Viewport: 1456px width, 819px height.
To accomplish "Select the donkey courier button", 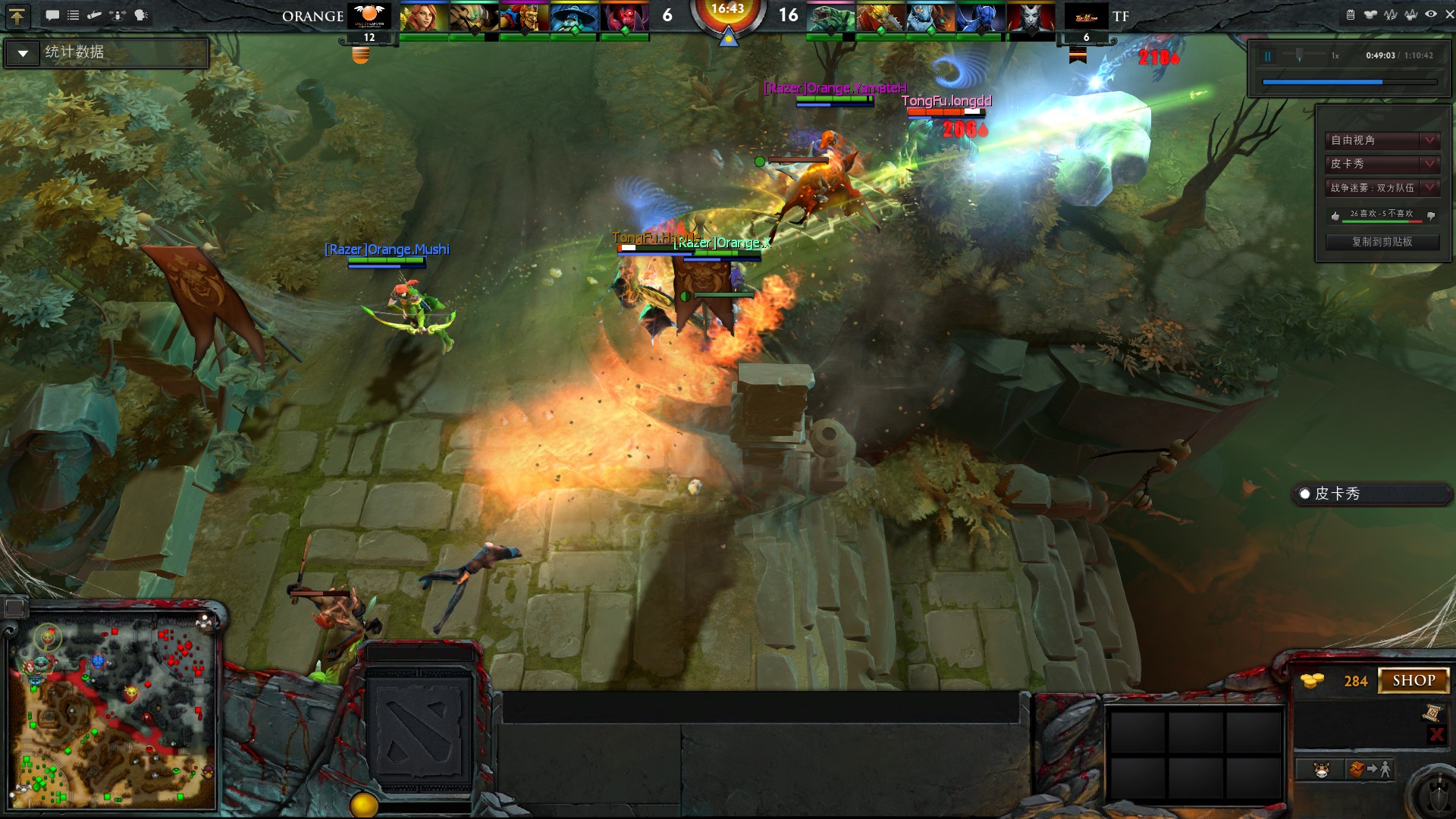I will pos(1322,770).
